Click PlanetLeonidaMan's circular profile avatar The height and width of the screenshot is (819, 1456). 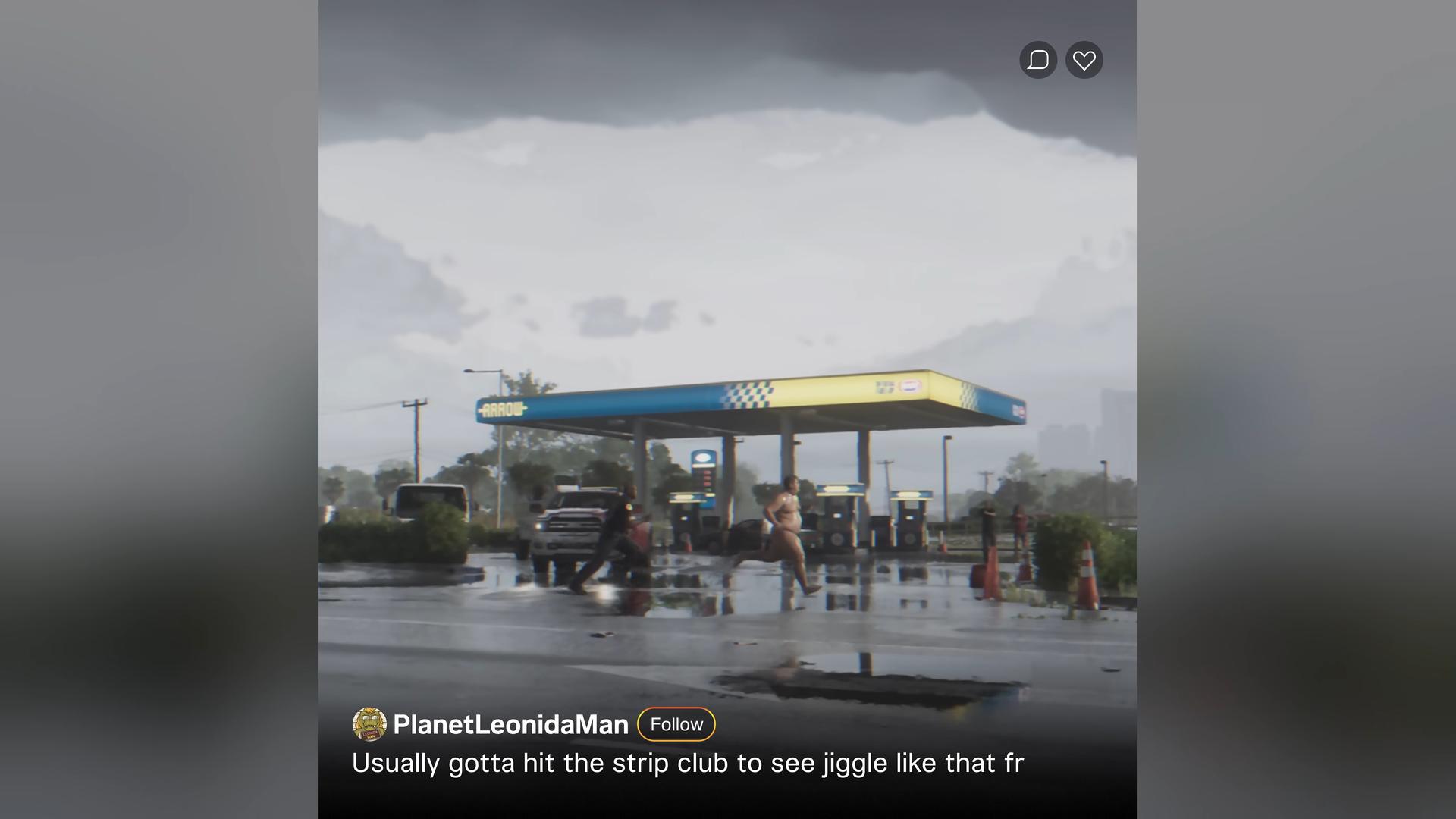tap(369, 725)
